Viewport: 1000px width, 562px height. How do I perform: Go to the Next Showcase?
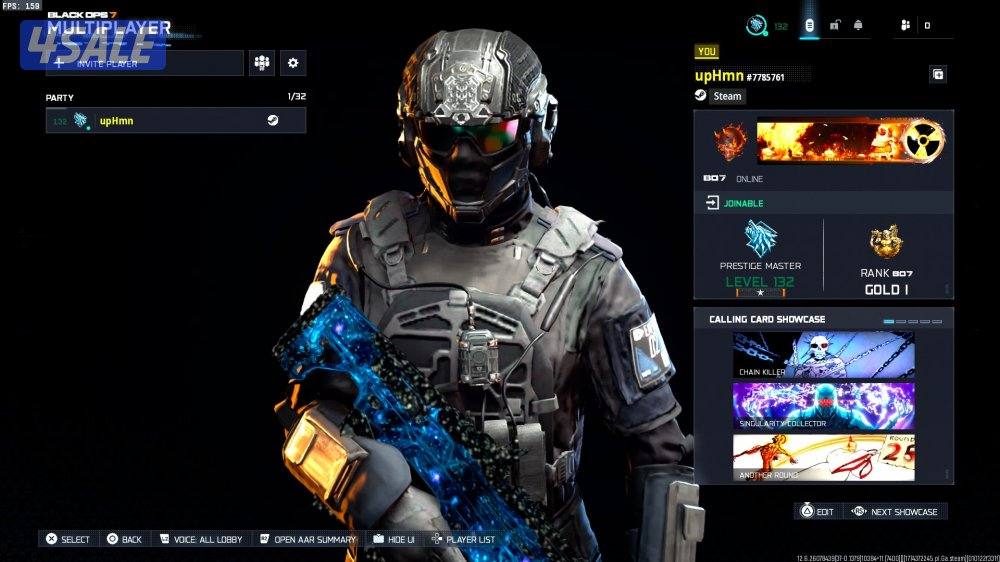895,511
